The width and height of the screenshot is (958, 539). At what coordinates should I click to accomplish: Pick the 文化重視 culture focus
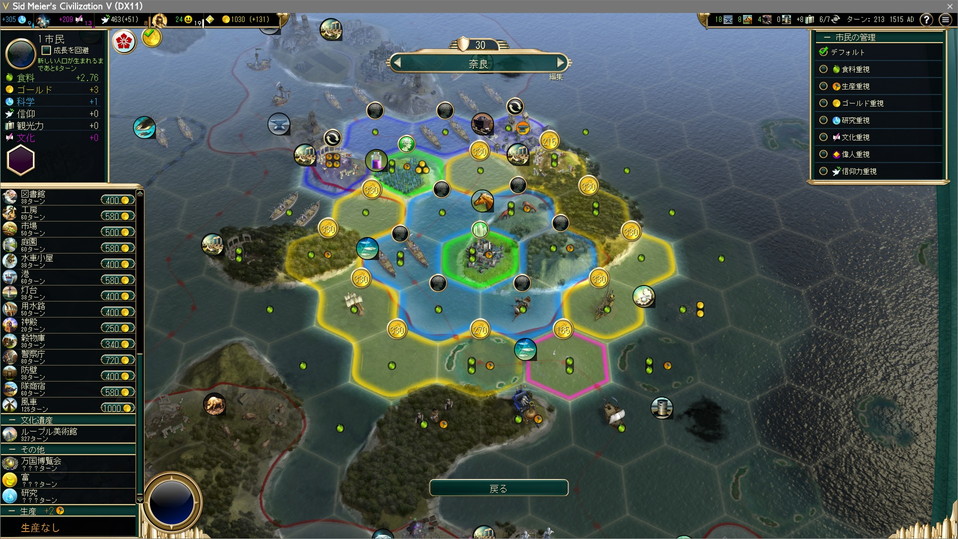tap(824, 137)
